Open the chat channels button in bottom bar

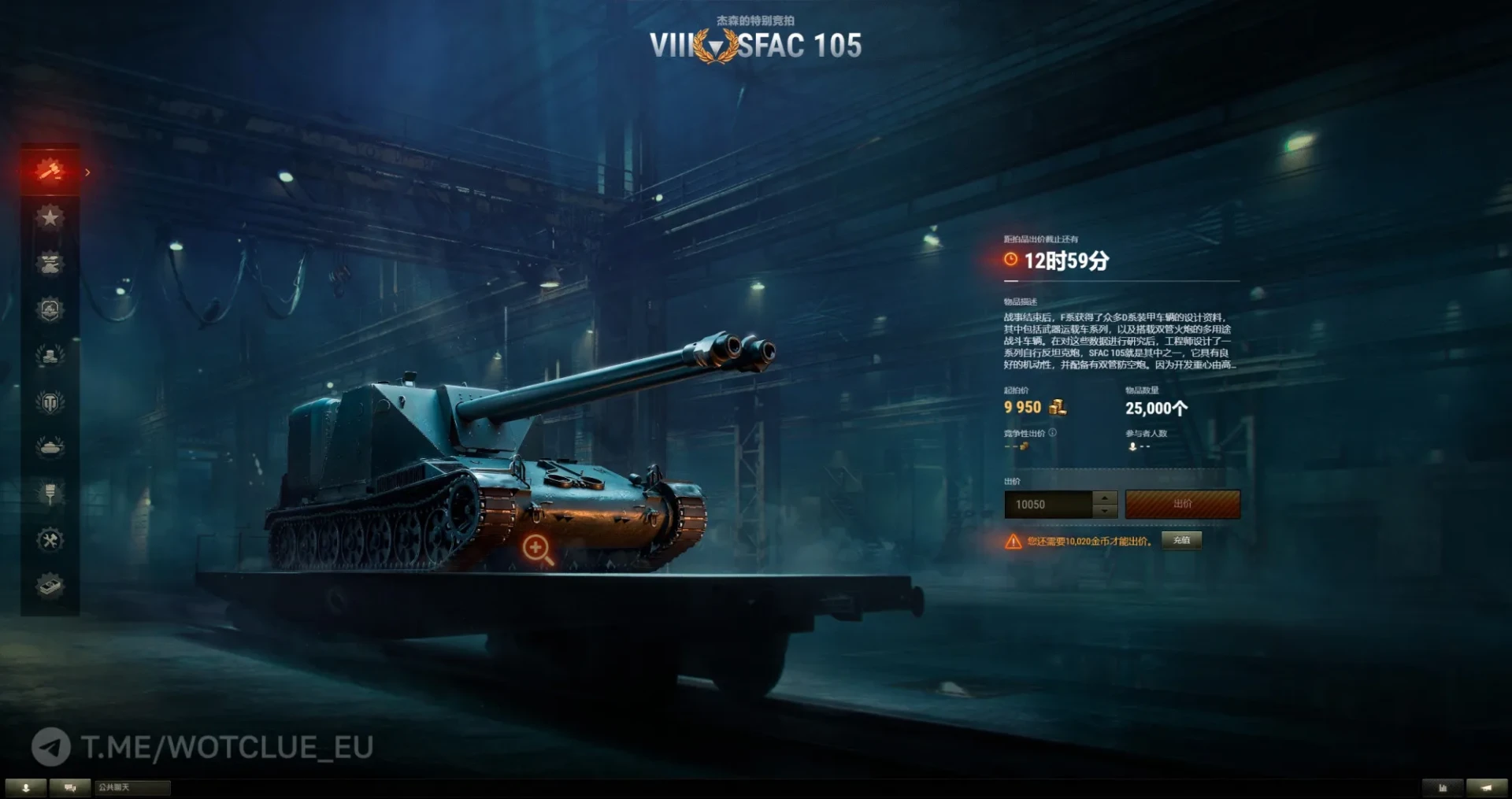click(x=70, y=787)
